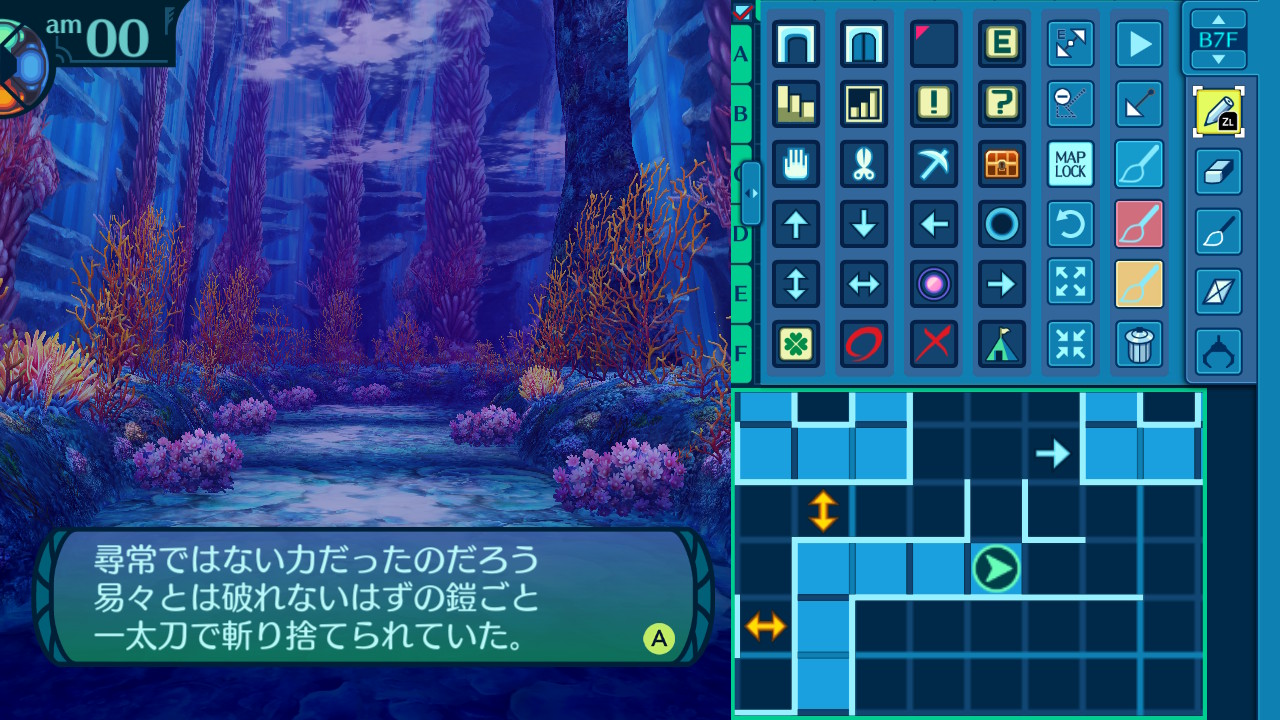Choose the pickaxe mining point icon
The height and width of the screenshot is (720, 1280).
(x=934, y=164)
